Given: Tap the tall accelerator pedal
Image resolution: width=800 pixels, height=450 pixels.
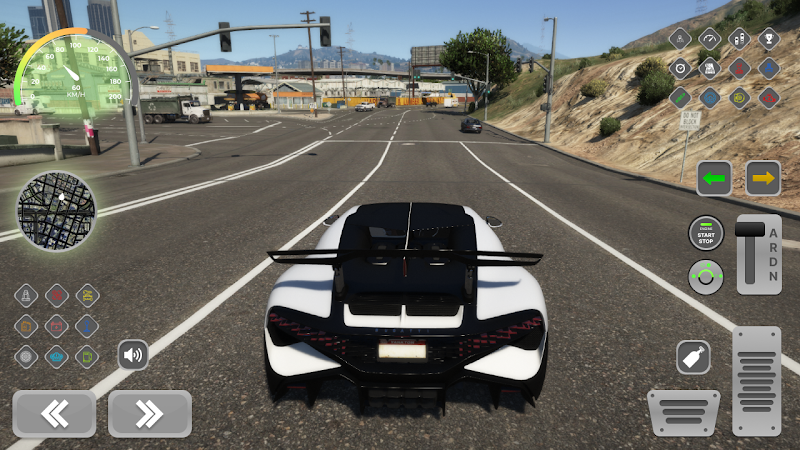Looking at the screenshot, I should (756, 380).
